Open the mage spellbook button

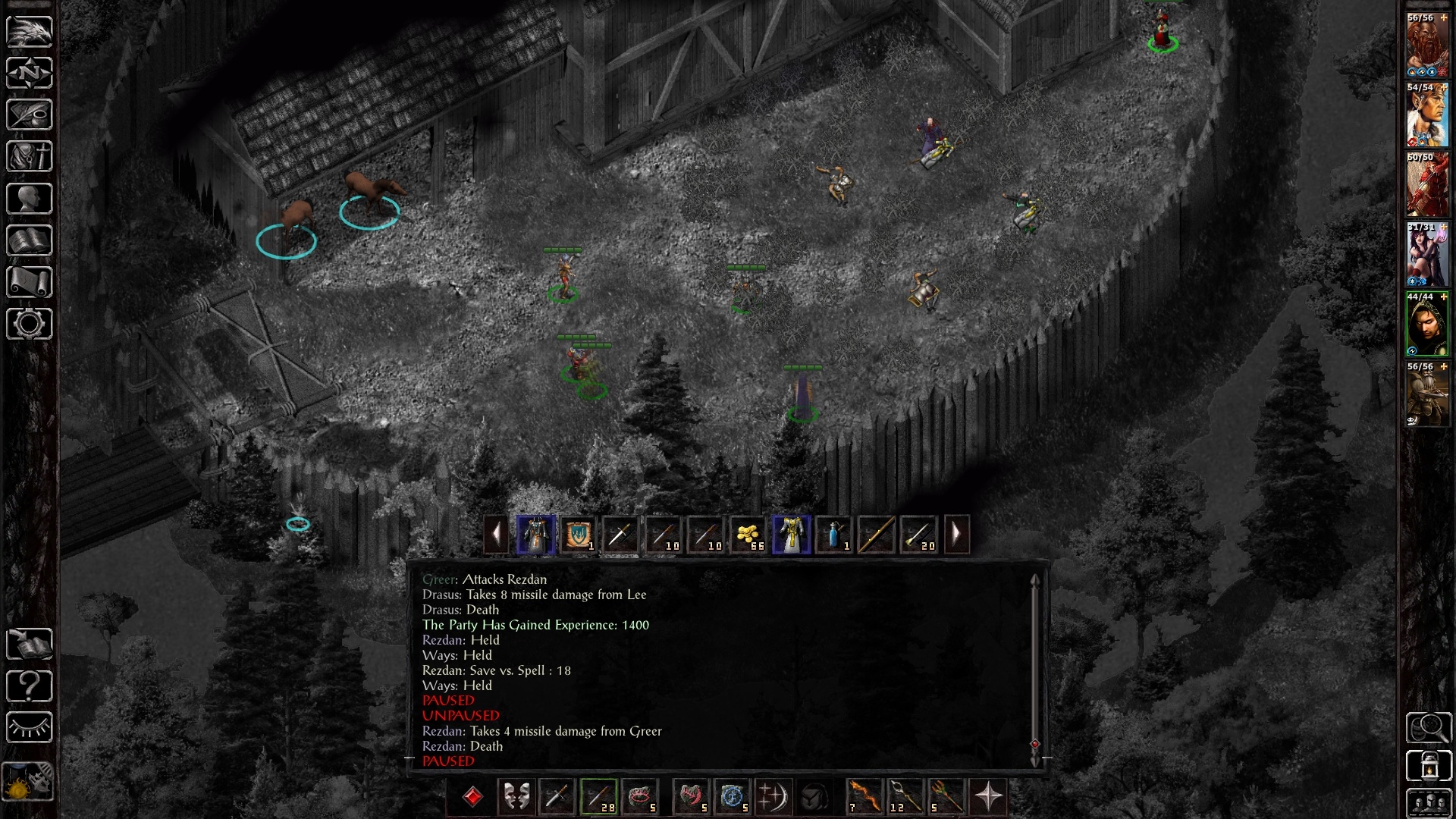[30, 240]
